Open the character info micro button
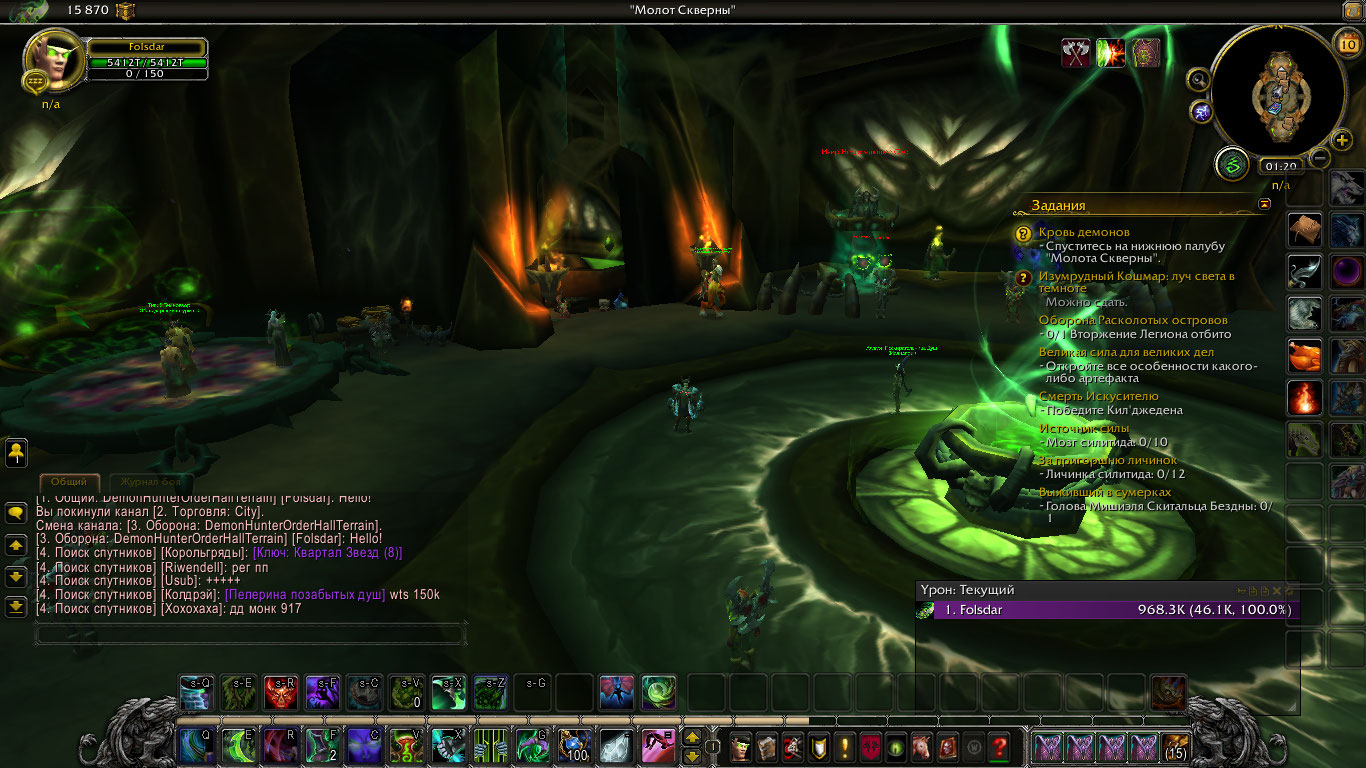1366x768 pixels. pyautogui.click(x=741, y=746)
